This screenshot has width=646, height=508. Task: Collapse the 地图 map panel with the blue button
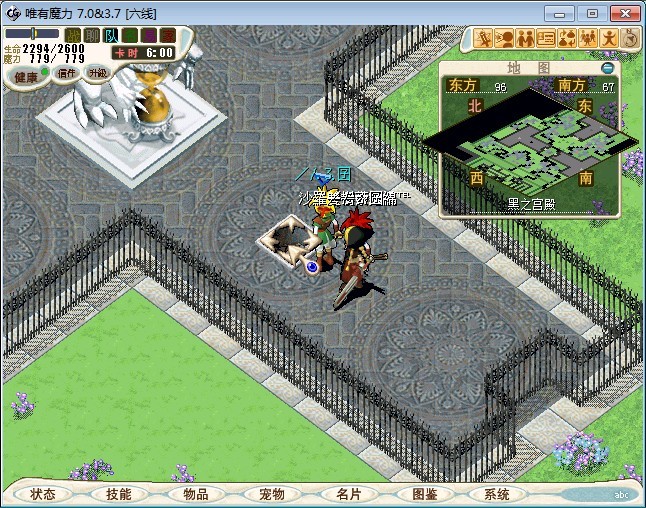tap(607, 68)
